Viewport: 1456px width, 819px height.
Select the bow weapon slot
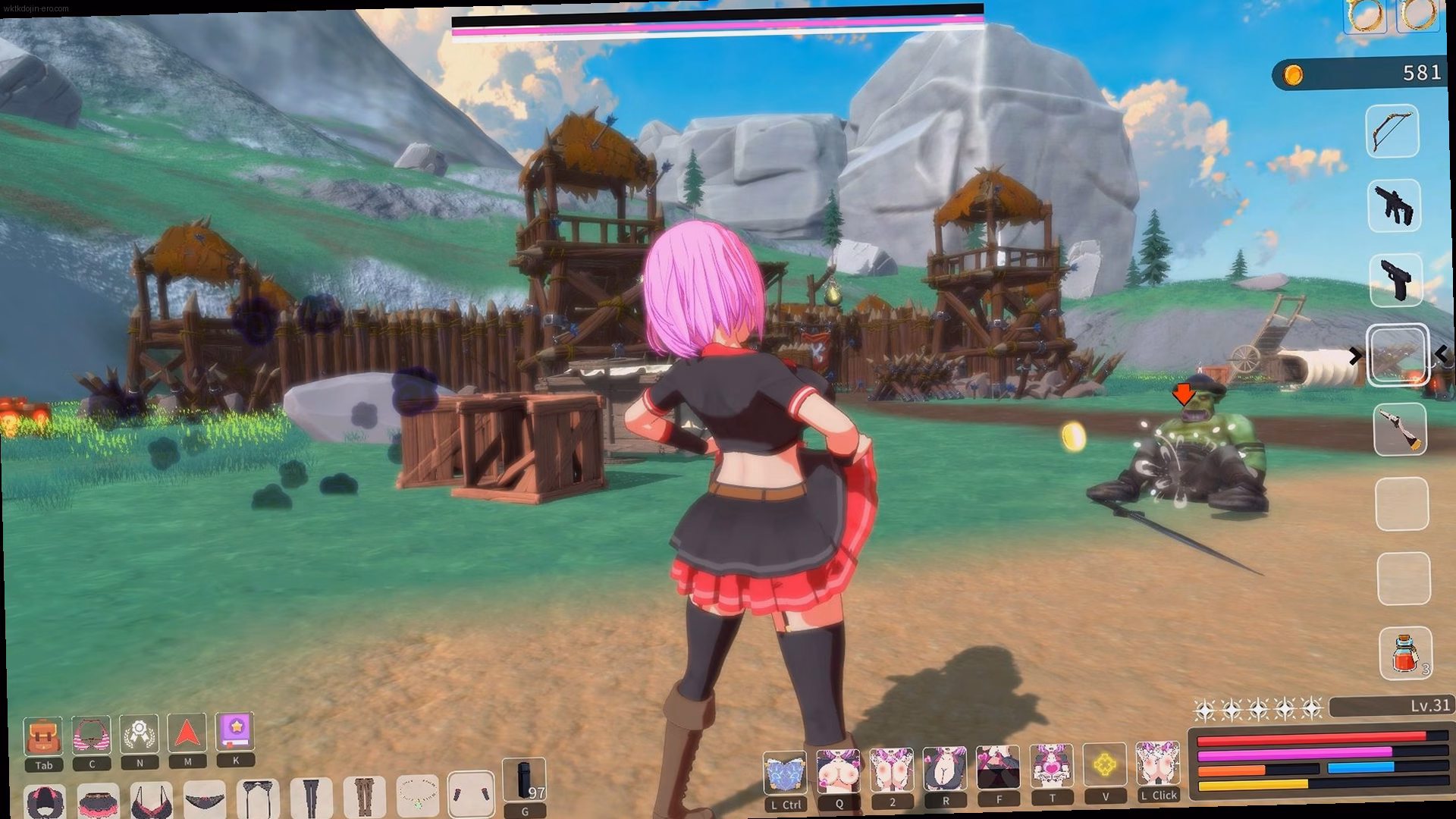coord(1392,131)
